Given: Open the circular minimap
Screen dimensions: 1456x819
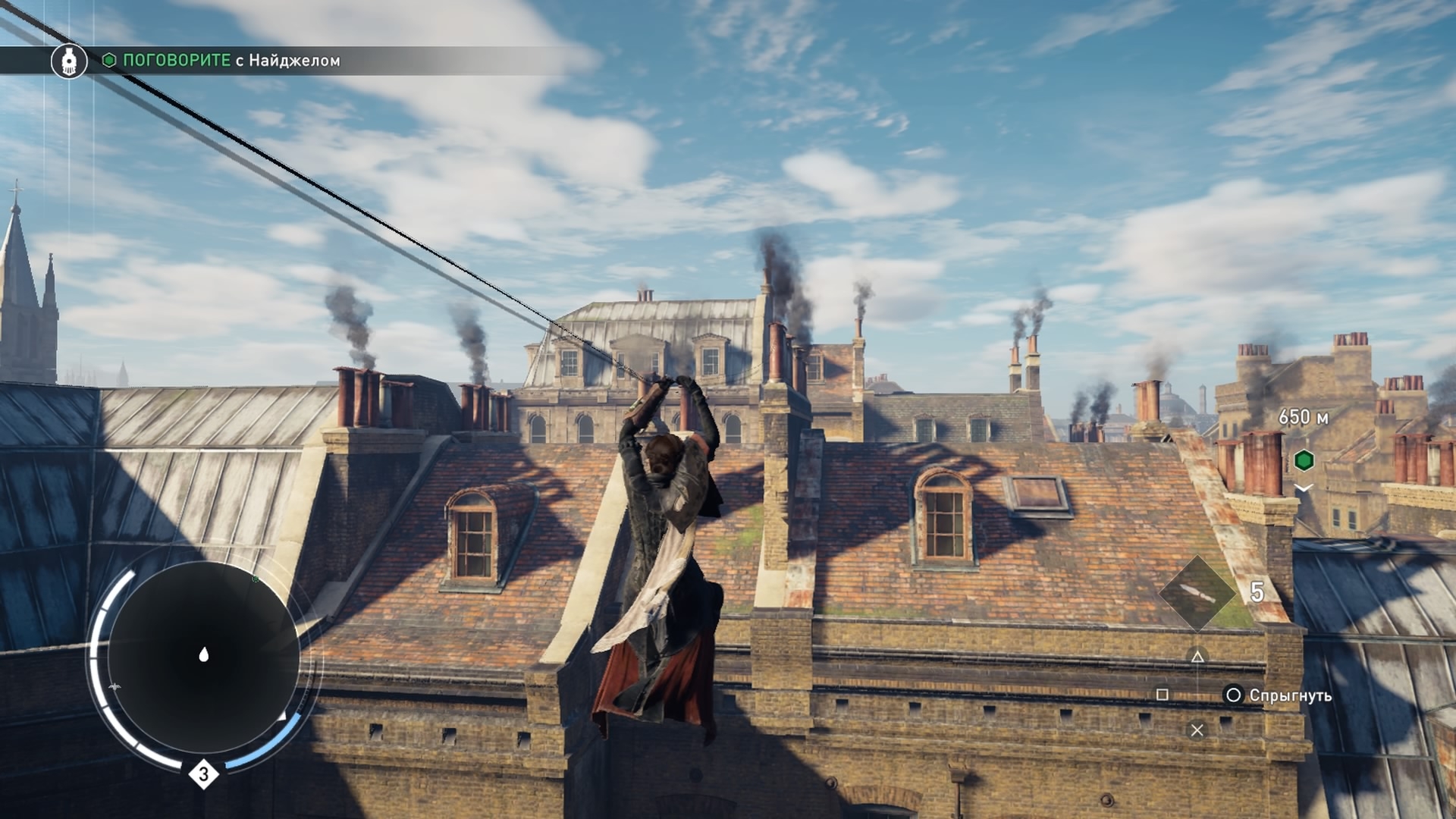Looking at the screenshot, I should coord(203,656).
